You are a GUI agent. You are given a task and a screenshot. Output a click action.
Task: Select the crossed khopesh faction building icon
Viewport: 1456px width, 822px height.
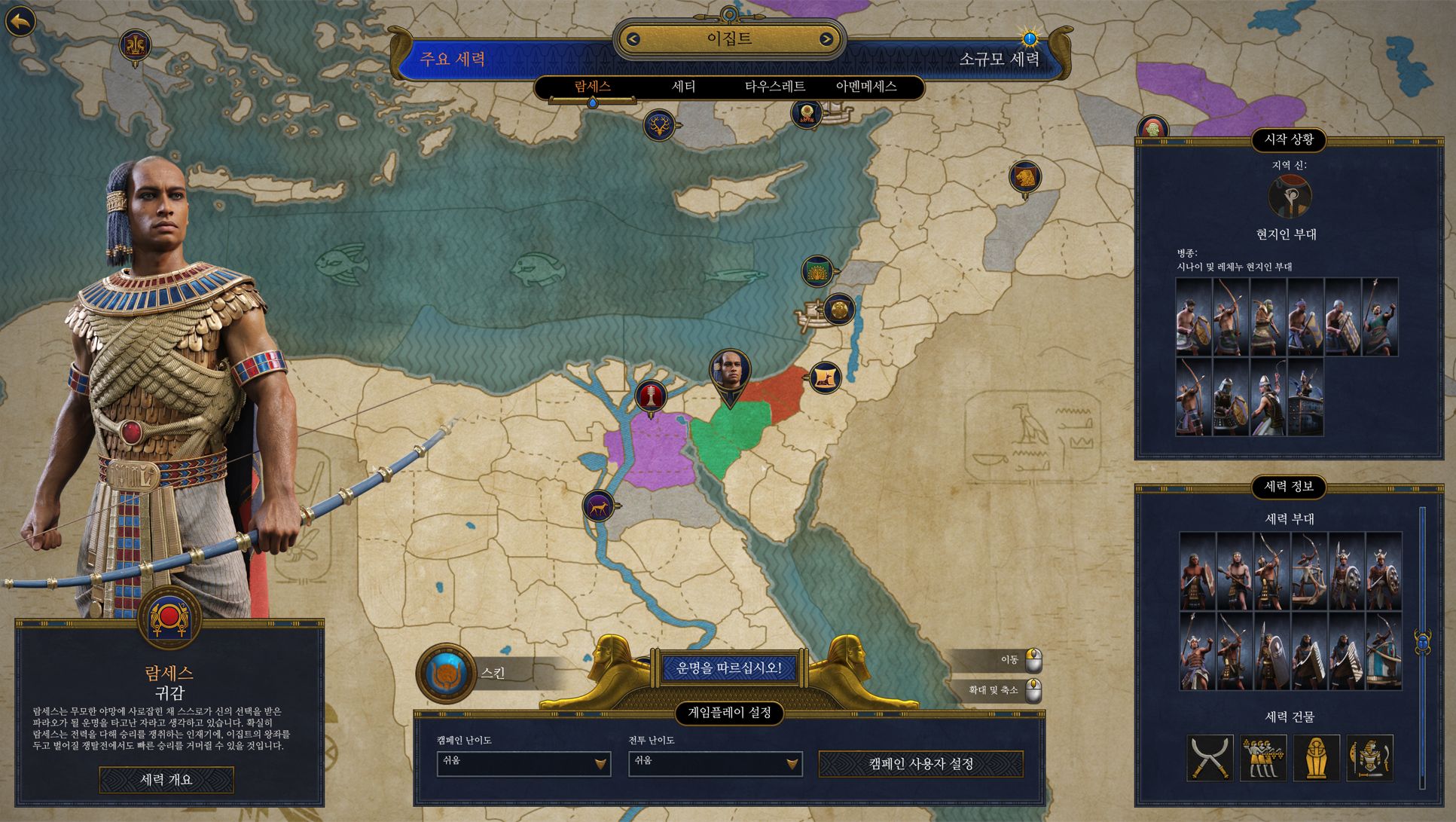click(x=1210, y=758)
